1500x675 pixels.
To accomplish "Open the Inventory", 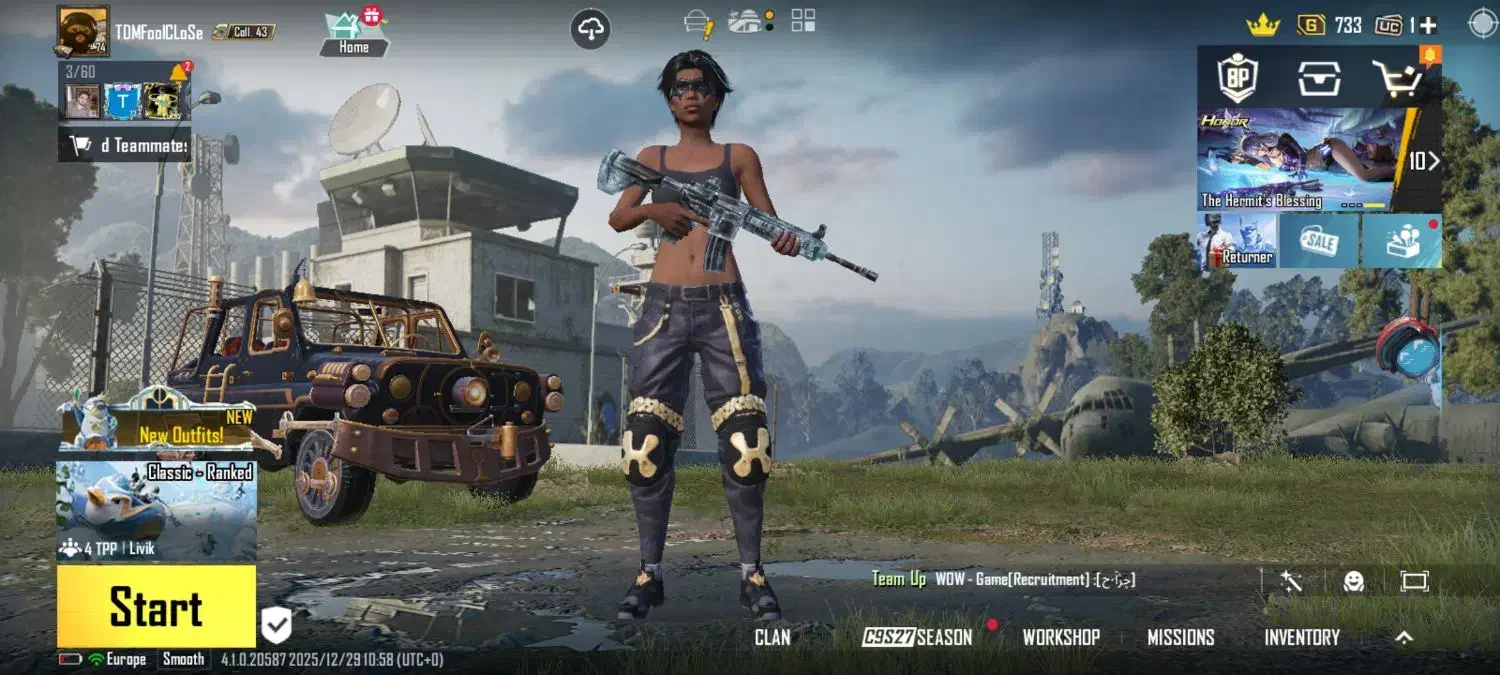I will [x=1301, y=638].
